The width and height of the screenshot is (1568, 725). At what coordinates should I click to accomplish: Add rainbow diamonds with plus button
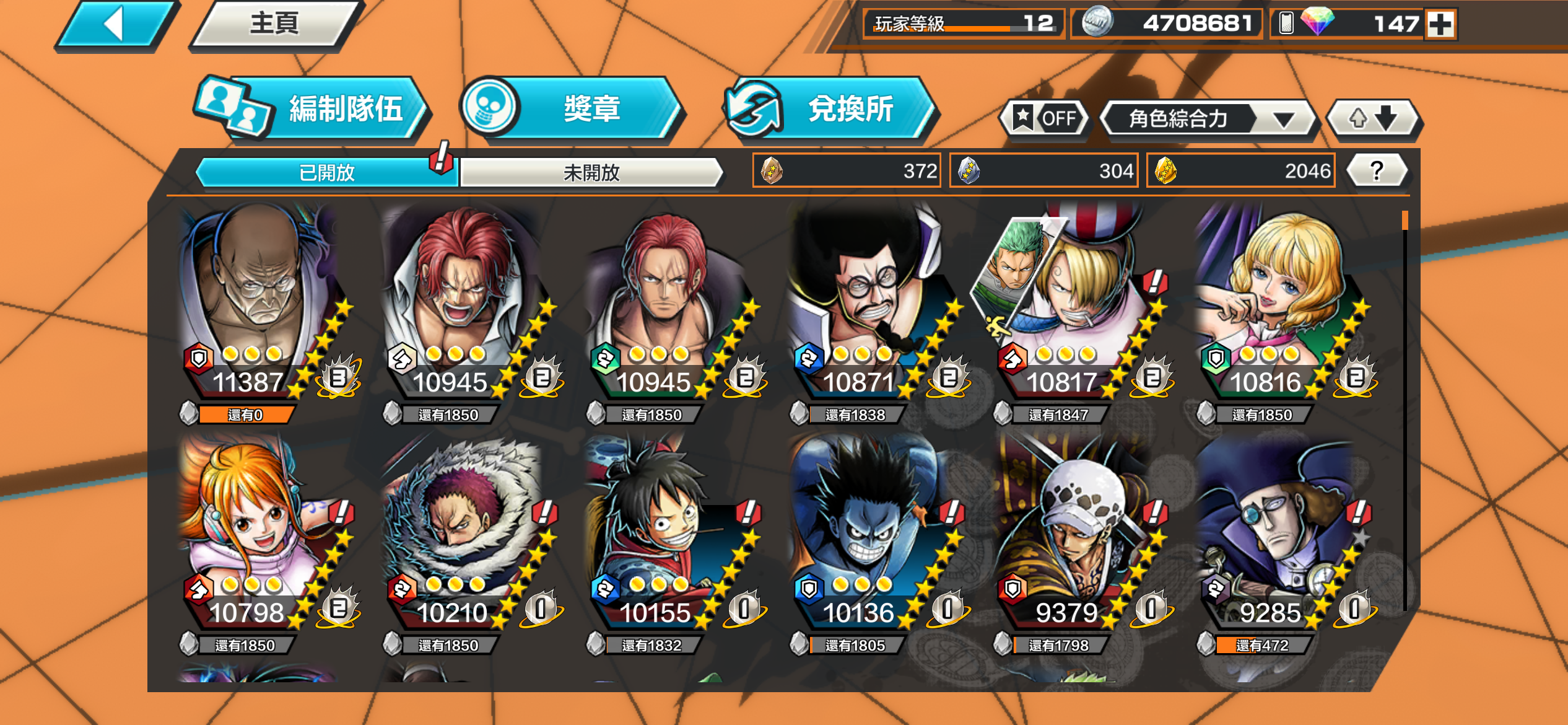[x=1440, y=25]
